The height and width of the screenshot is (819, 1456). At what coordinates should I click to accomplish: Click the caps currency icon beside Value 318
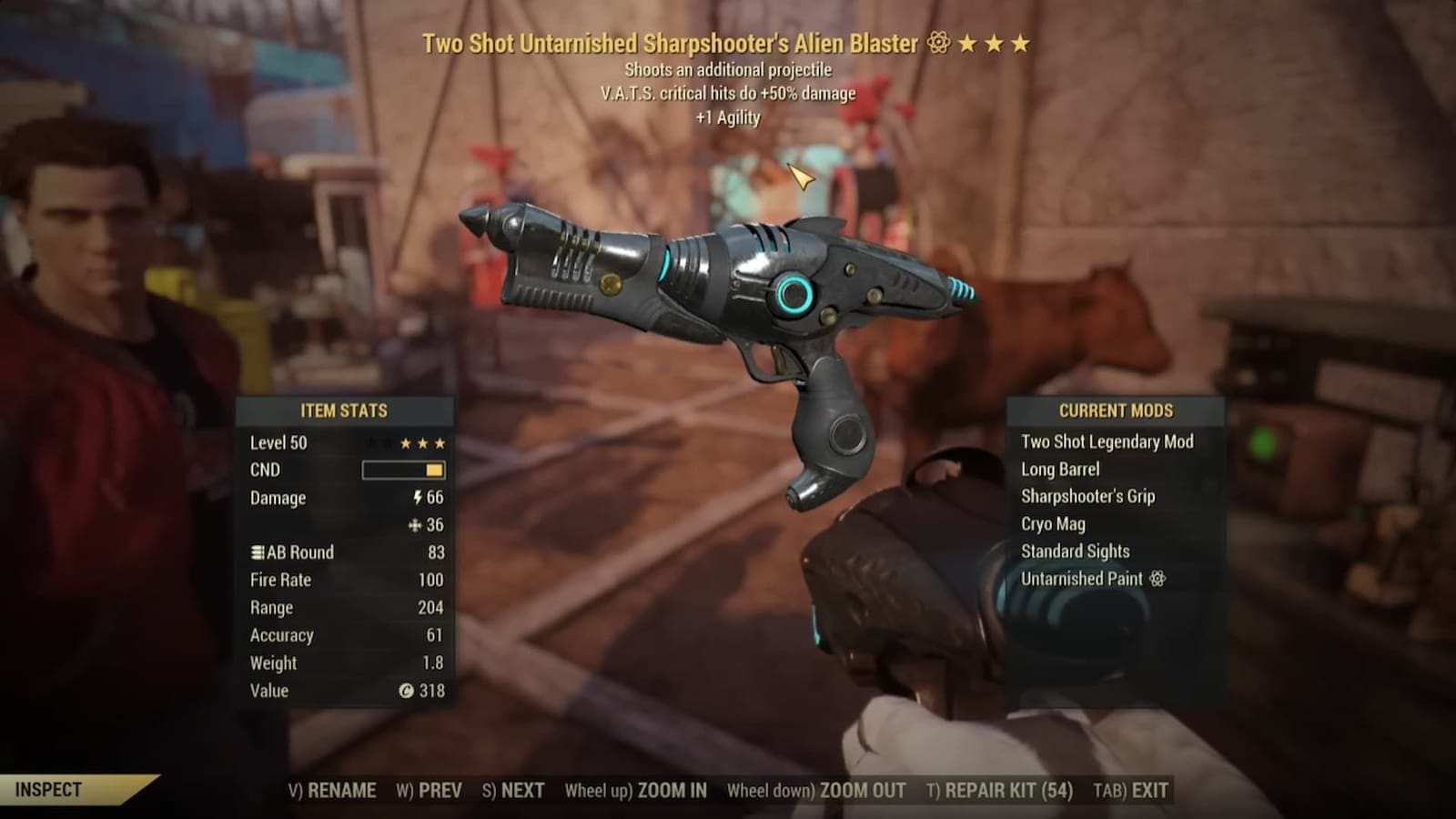coord(409,692)
